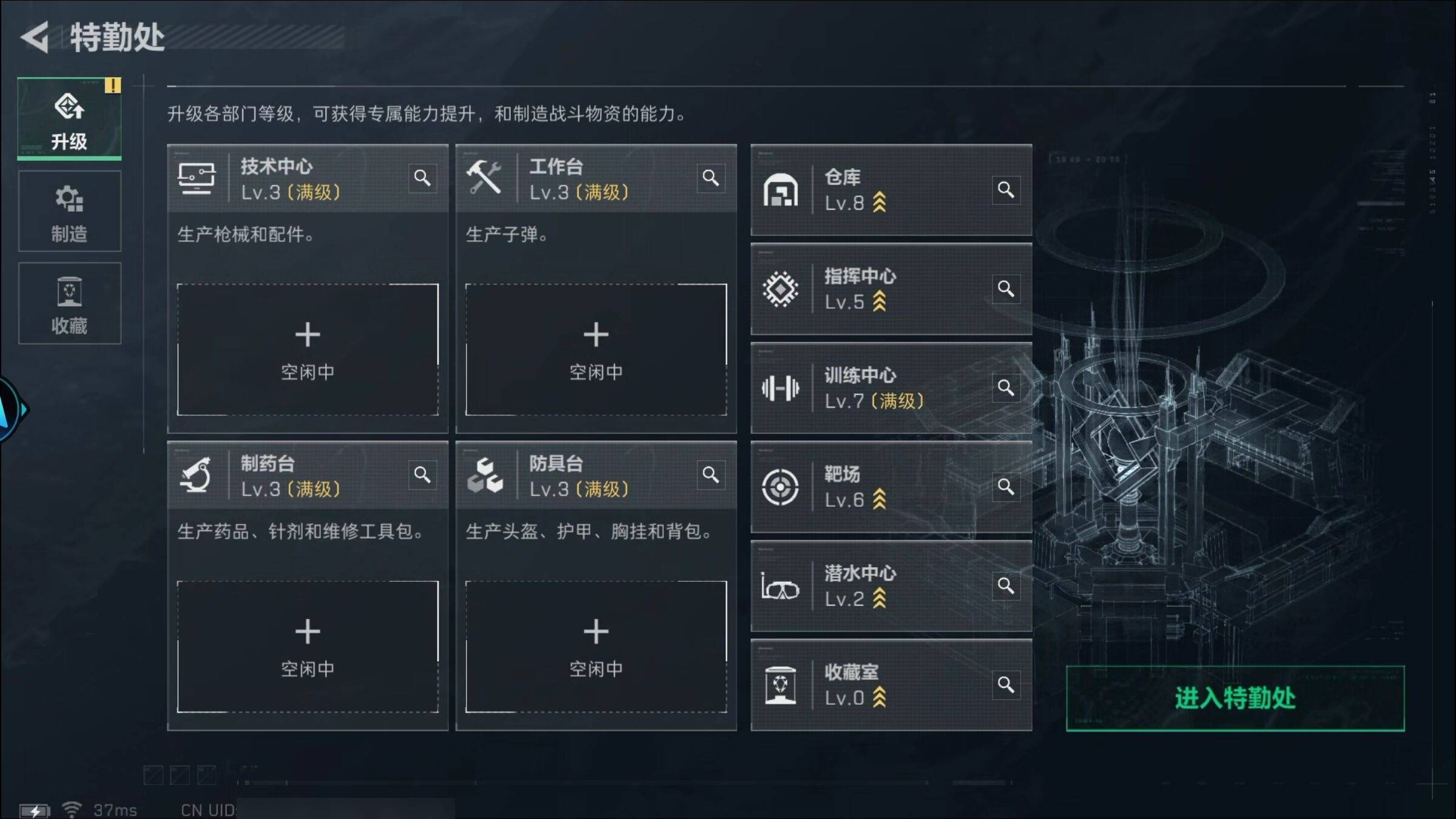Screen dimensions: 1456x819
Task: Select the 训练中心 Lv.7 row
Action: [880, 388]
